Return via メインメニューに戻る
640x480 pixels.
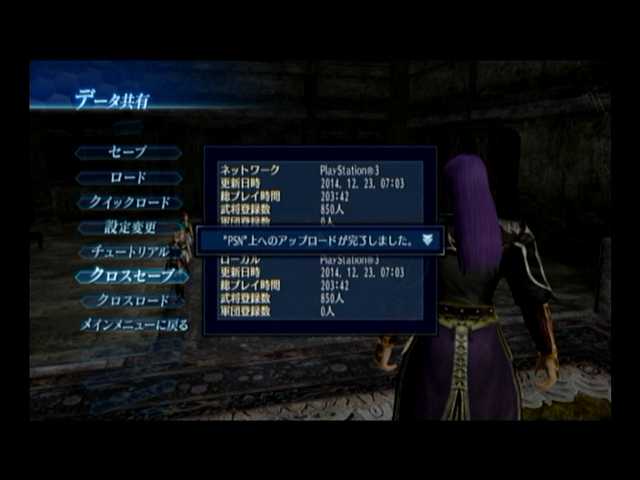(133, 325)
